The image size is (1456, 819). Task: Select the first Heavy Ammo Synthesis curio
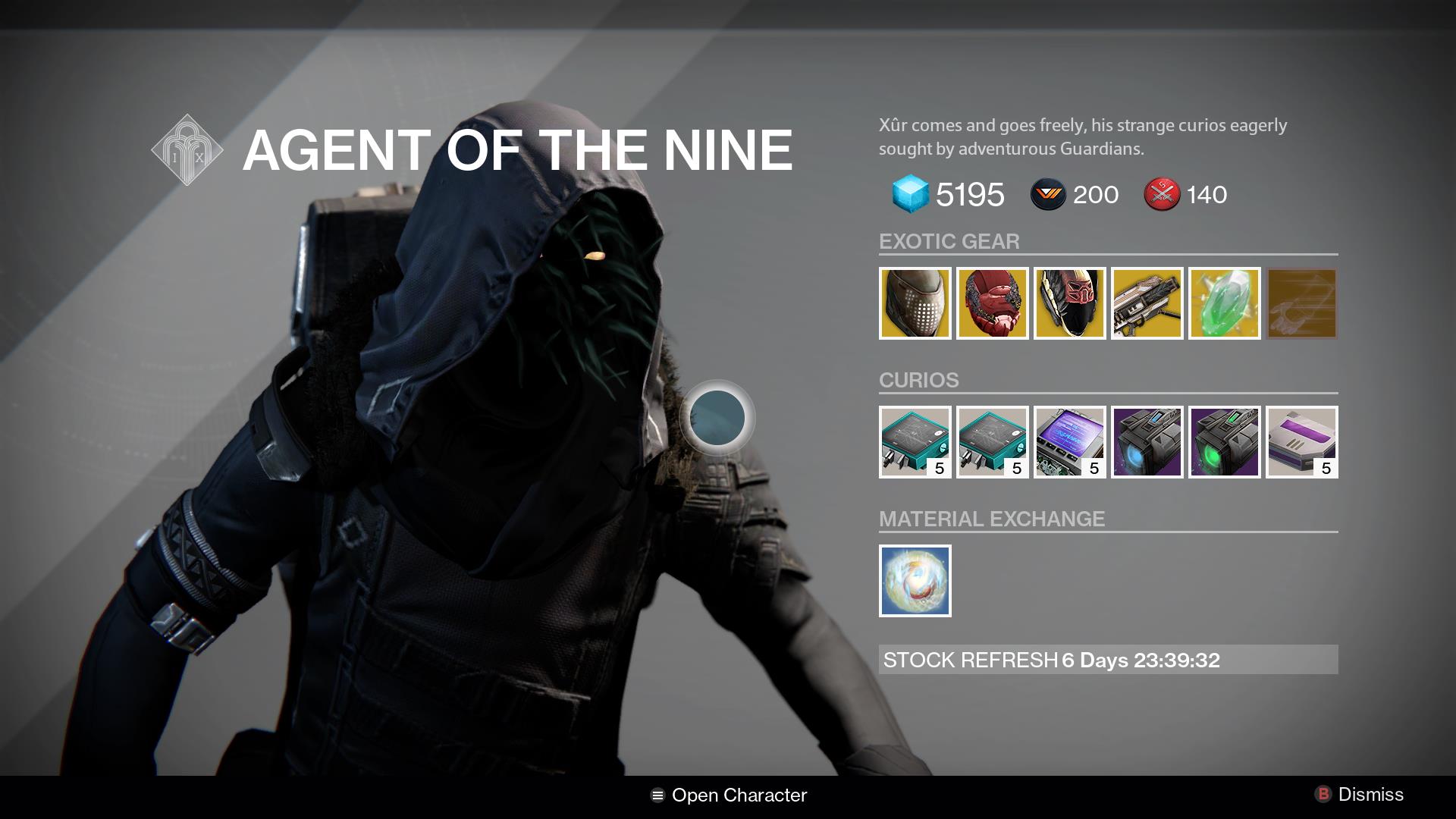(915, 443)
